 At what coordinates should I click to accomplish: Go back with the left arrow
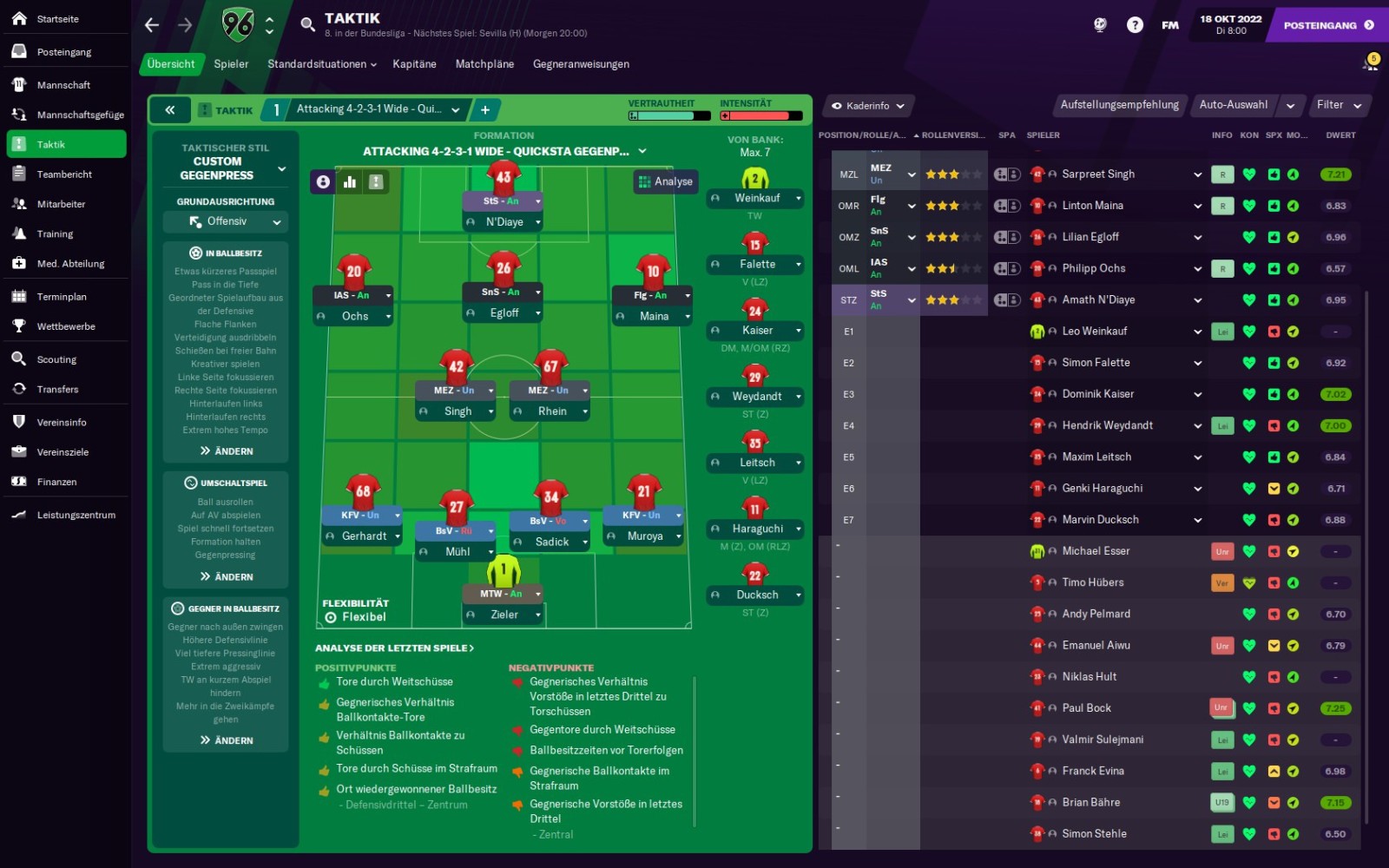pos(152,25)
